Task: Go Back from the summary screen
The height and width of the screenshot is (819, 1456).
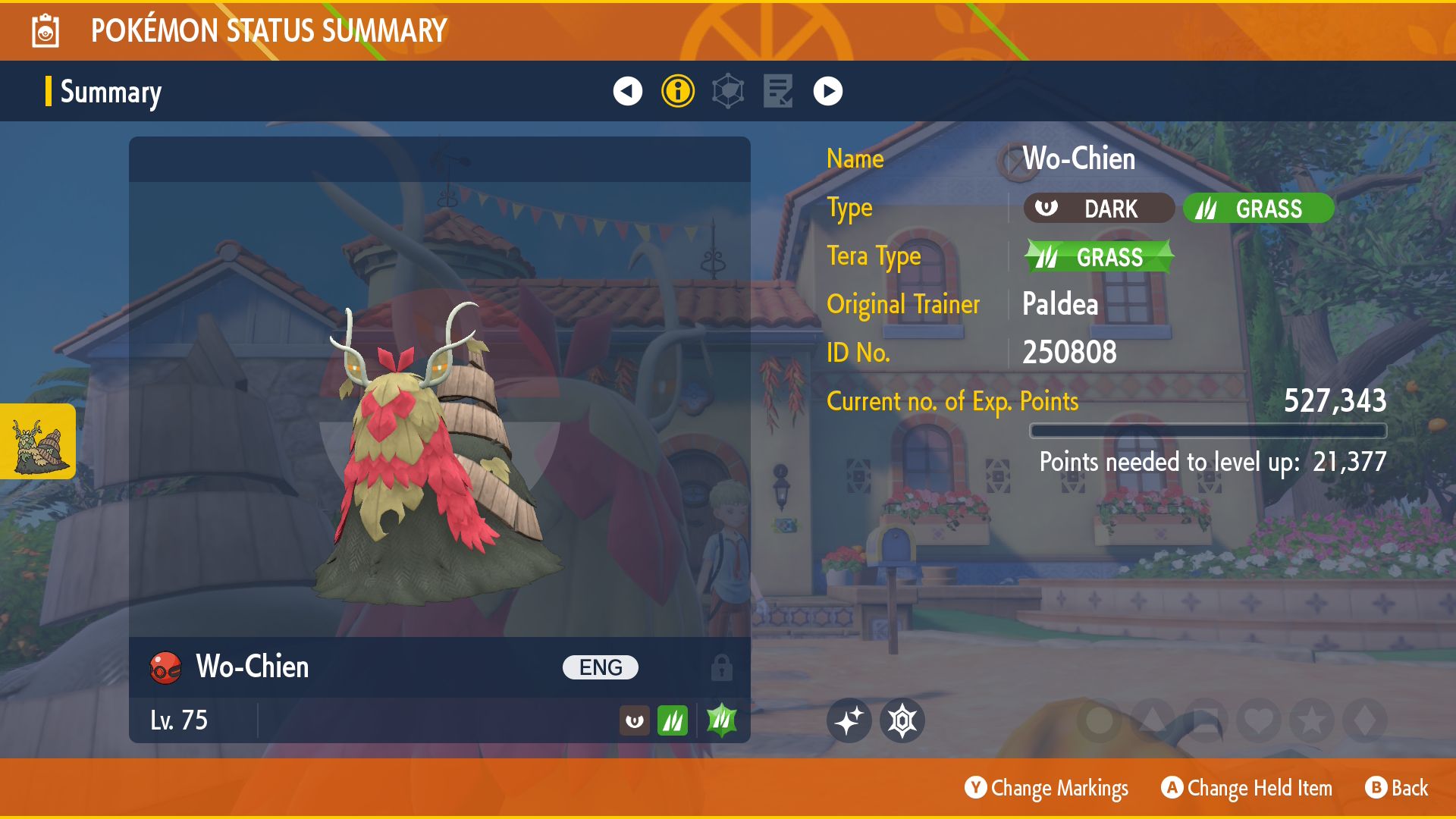Action: 1397,789
